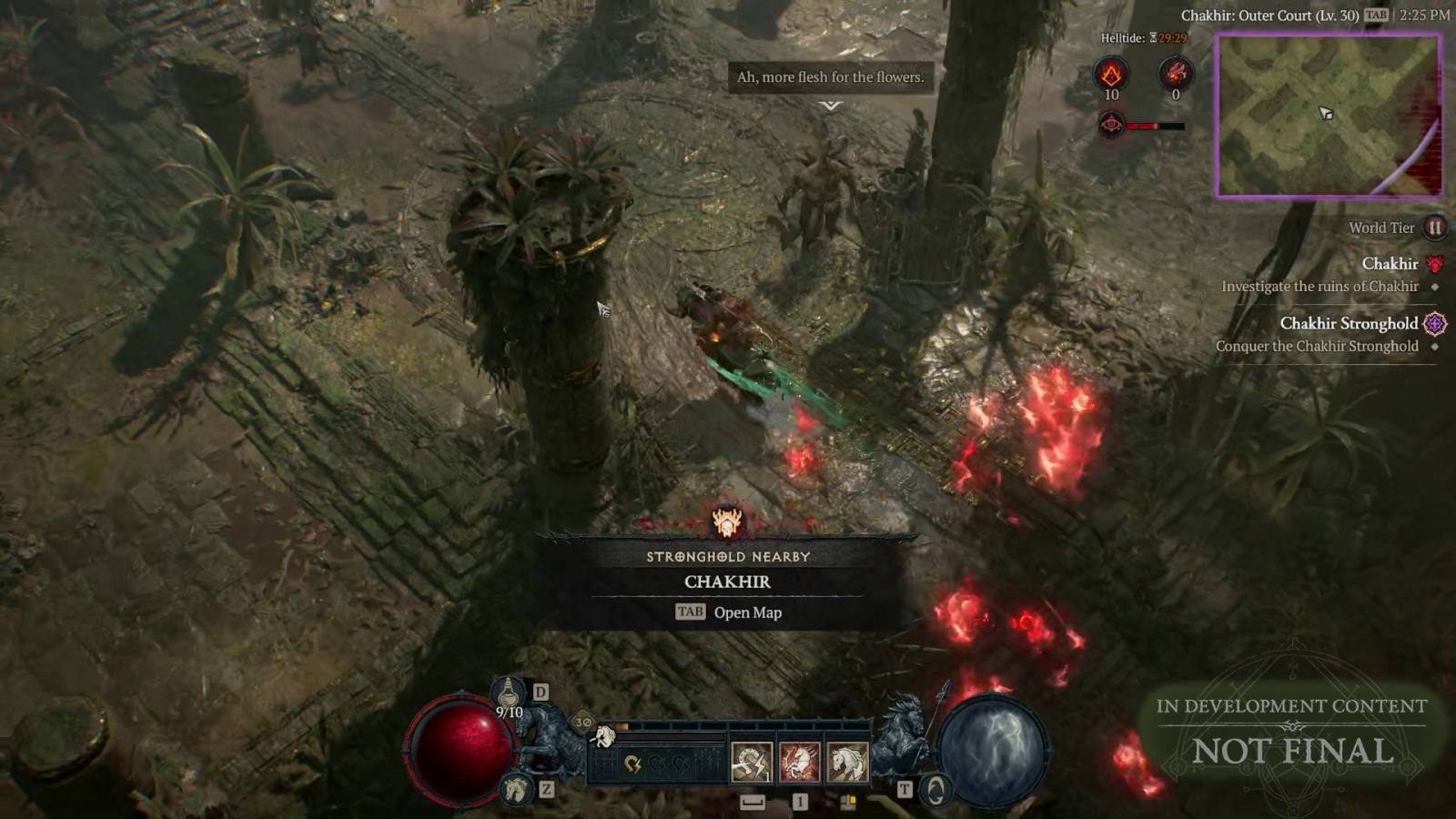Click the white horse mount skill icon
Screen dimensions: 1456x819
pos(846,762)
